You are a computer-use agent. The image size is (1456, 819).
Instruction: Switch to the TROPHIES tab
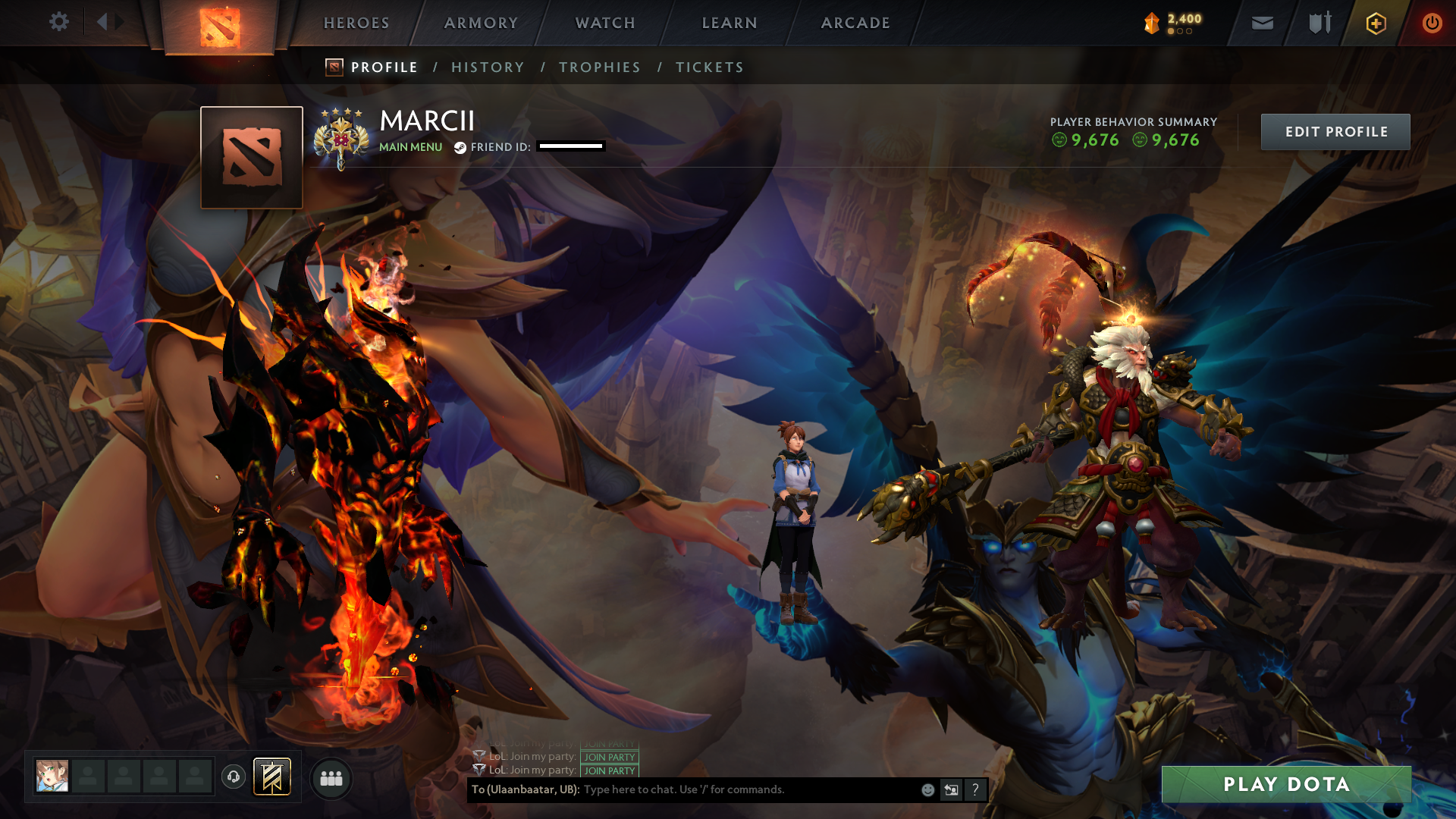599,67
